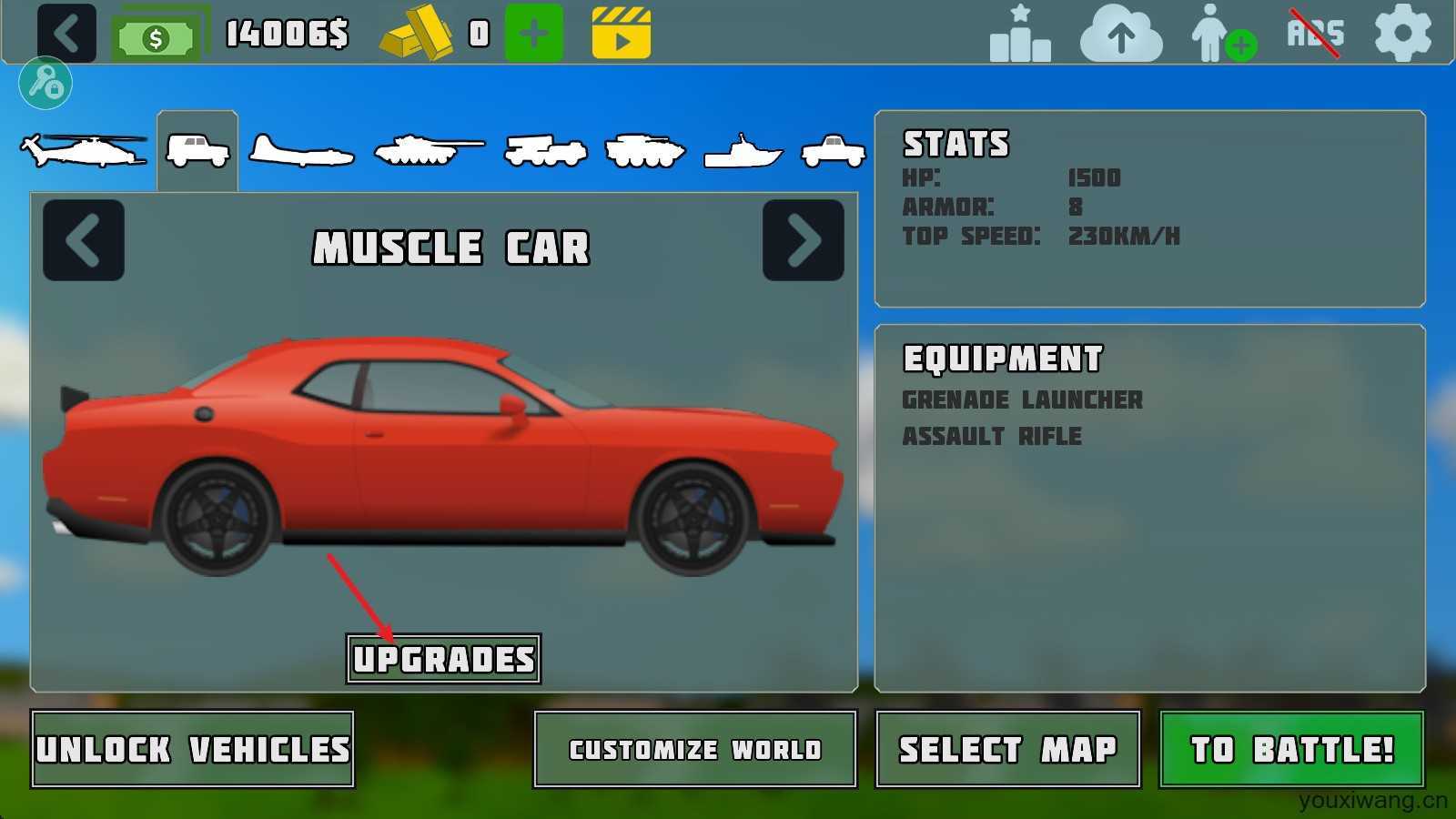Switch to the boat vehicle tab
1456x819 pixels.
coord(743,152)
